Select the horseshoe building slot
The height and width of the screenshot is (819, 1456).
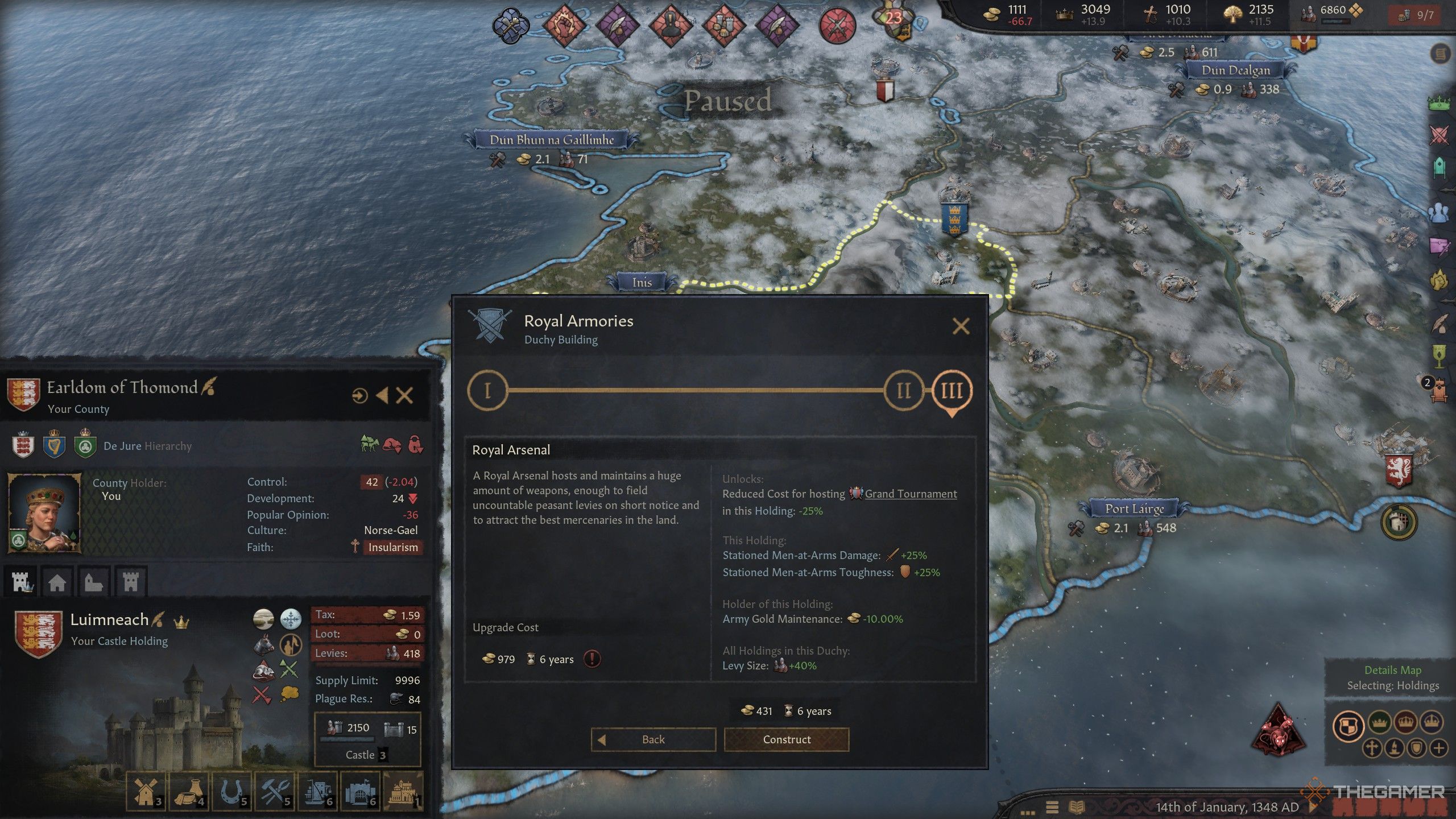(232, 791)
